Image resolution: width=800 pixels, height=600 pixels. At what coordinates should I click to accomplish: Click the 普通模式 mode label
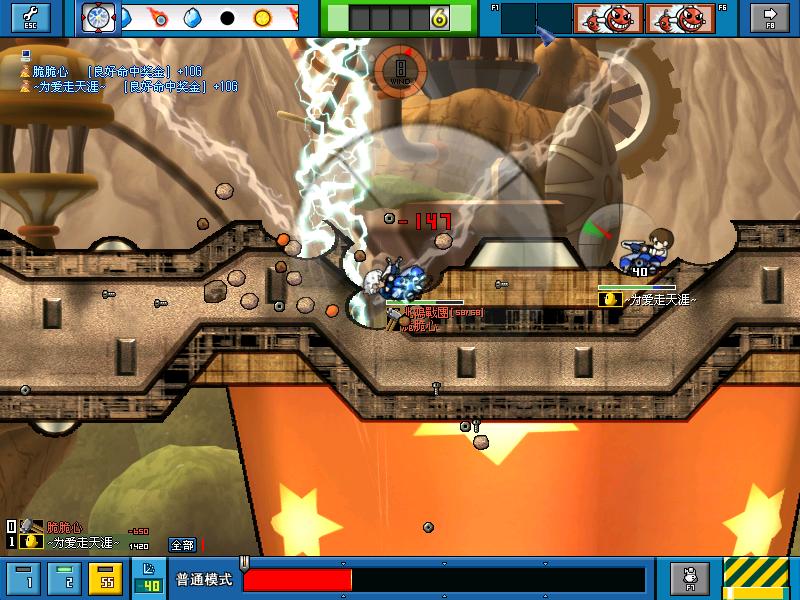pyautogui.click(x=204, y=580)
